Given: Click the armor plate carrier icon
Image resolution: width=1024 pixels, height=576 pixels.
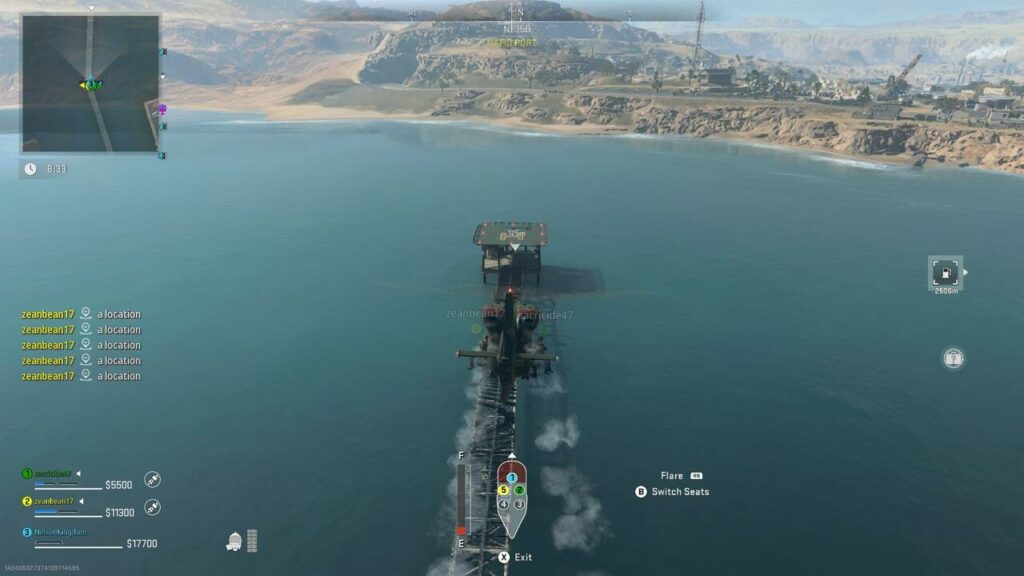Looking at the screenshot, I should (x=234, y=541).
